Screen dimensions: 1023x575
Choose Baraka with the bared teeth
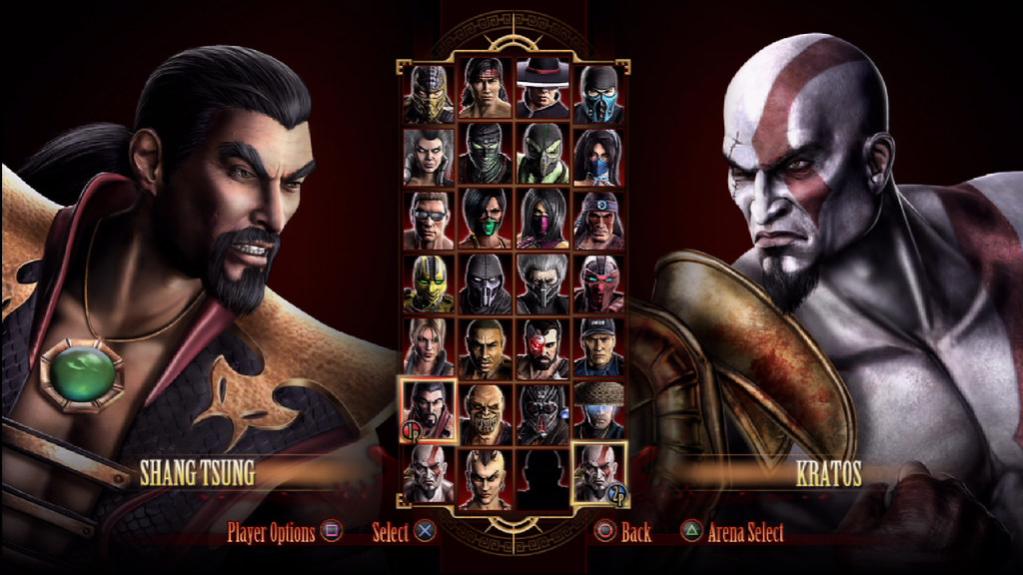[x=485, y=412]
